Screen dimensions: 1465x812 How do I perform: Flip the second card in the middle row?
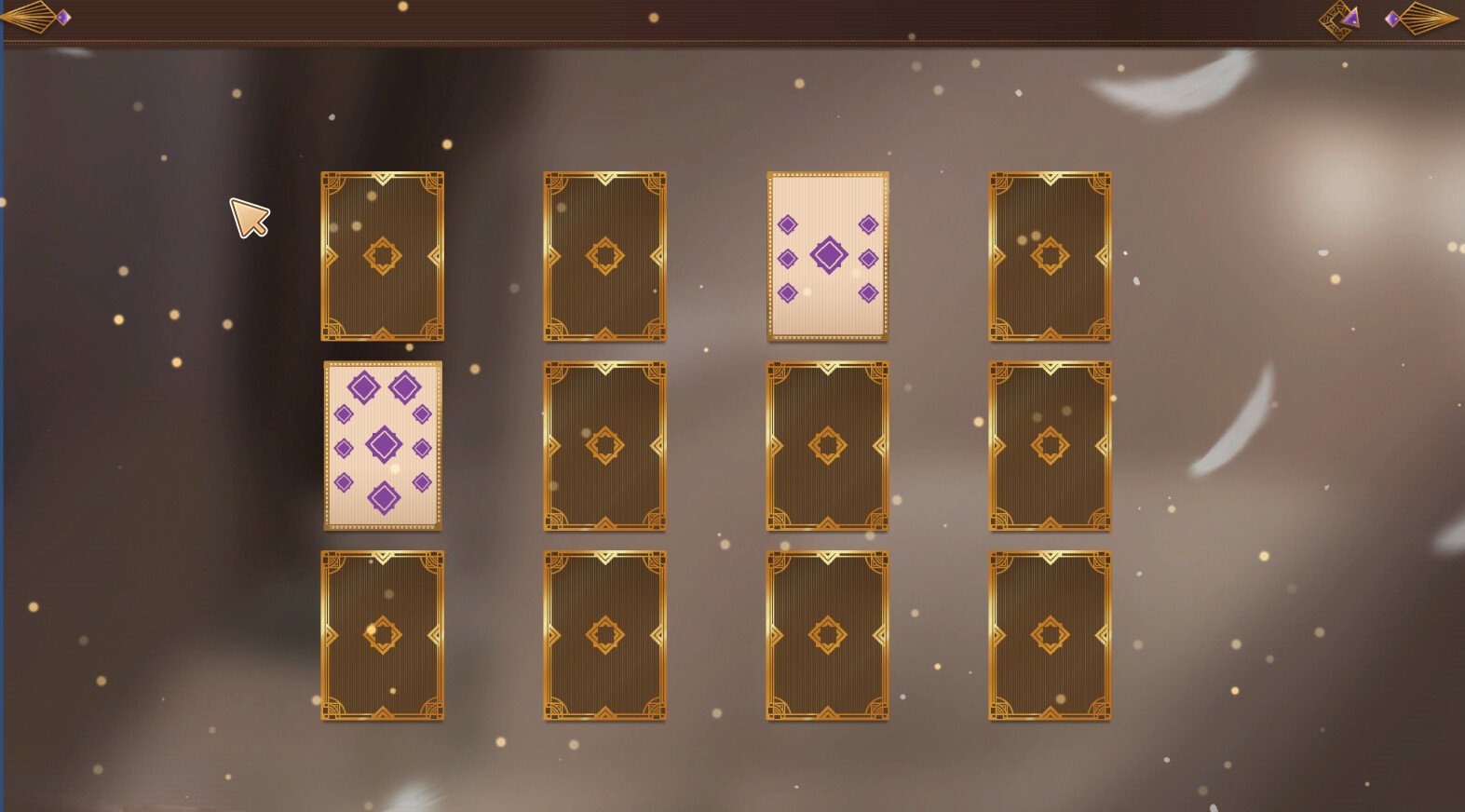coord(604,445)
